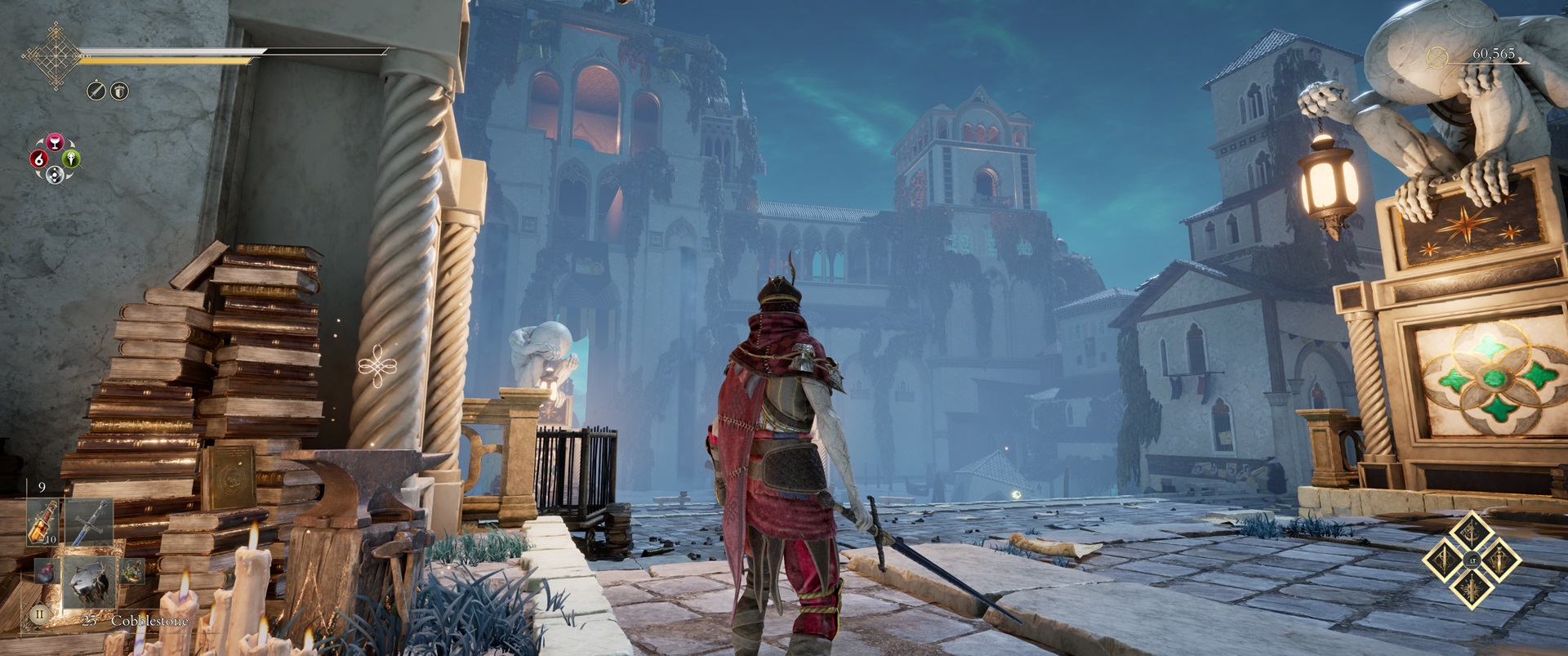Screen dimensions: 1568x656
Task: Choose the green mask icon
Action: [72, 158]
